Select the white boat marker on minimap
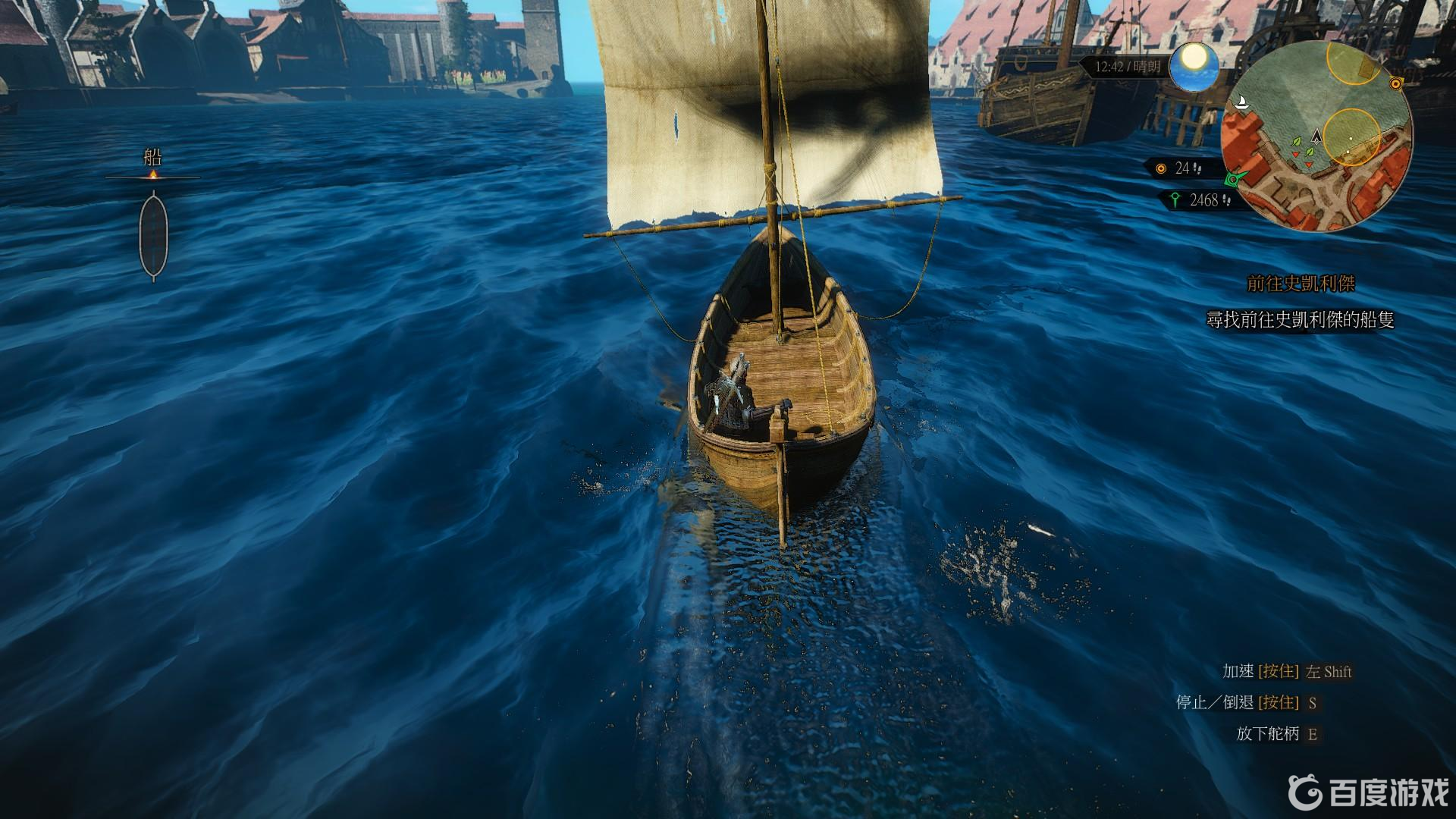This screenshot has width=1456, height=819. (x=1241, y=102)
